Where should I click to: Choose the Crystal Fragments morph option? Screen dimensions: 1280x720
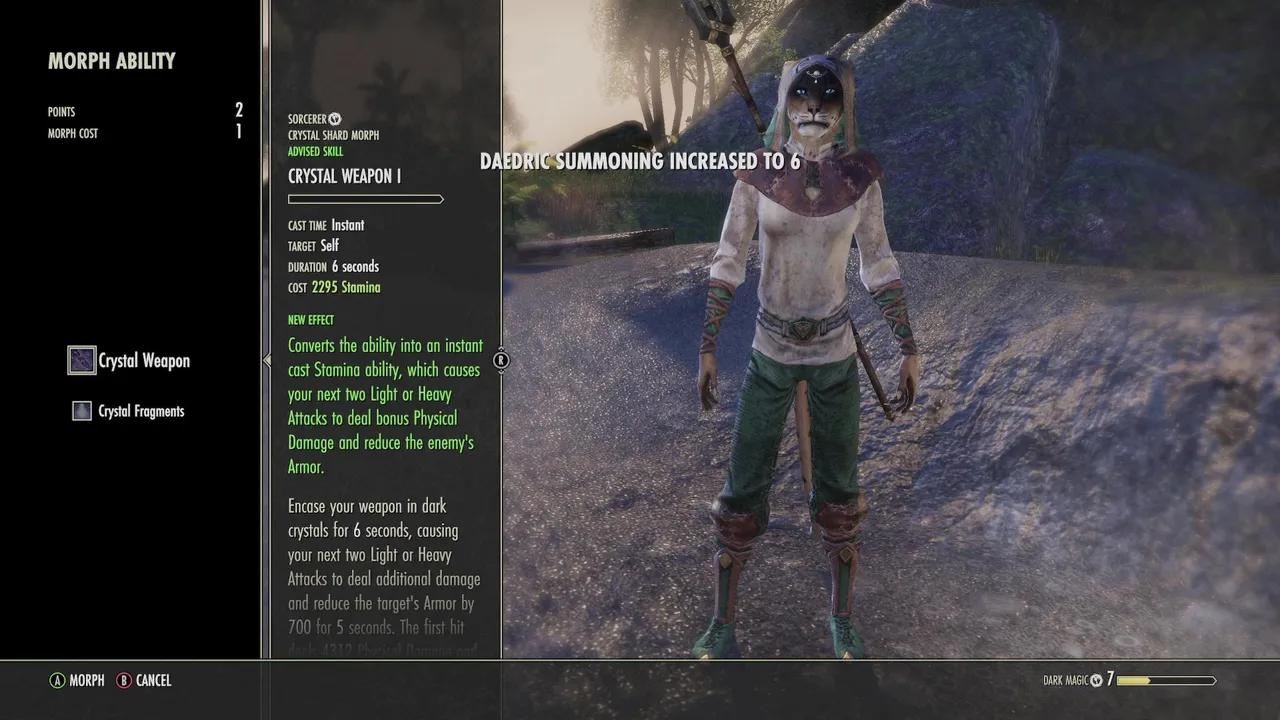[x=129, y=411]
